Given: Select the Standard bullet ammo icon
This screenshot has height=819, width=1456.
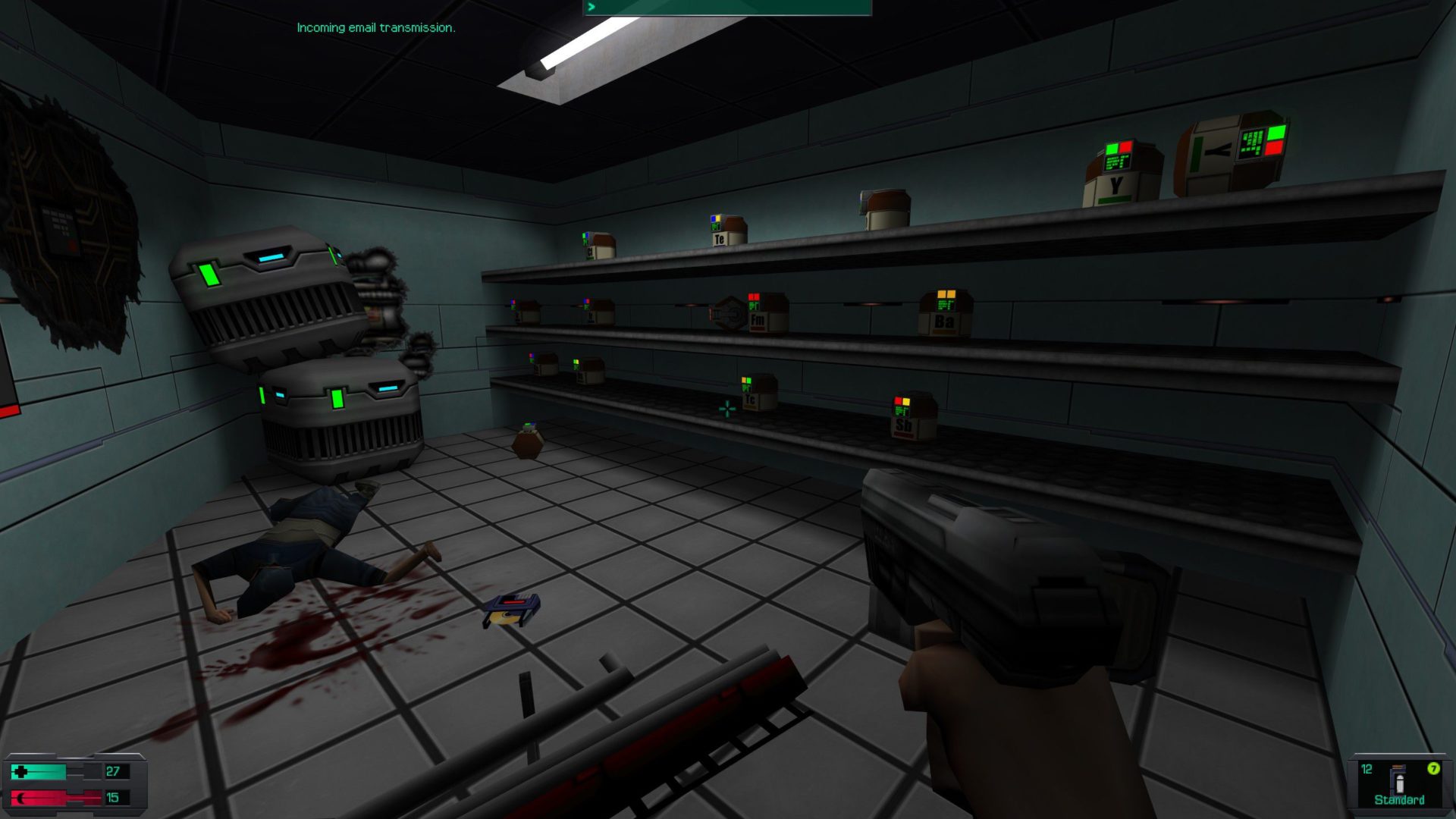Looking at the screenshot, I should point(1398,780).
